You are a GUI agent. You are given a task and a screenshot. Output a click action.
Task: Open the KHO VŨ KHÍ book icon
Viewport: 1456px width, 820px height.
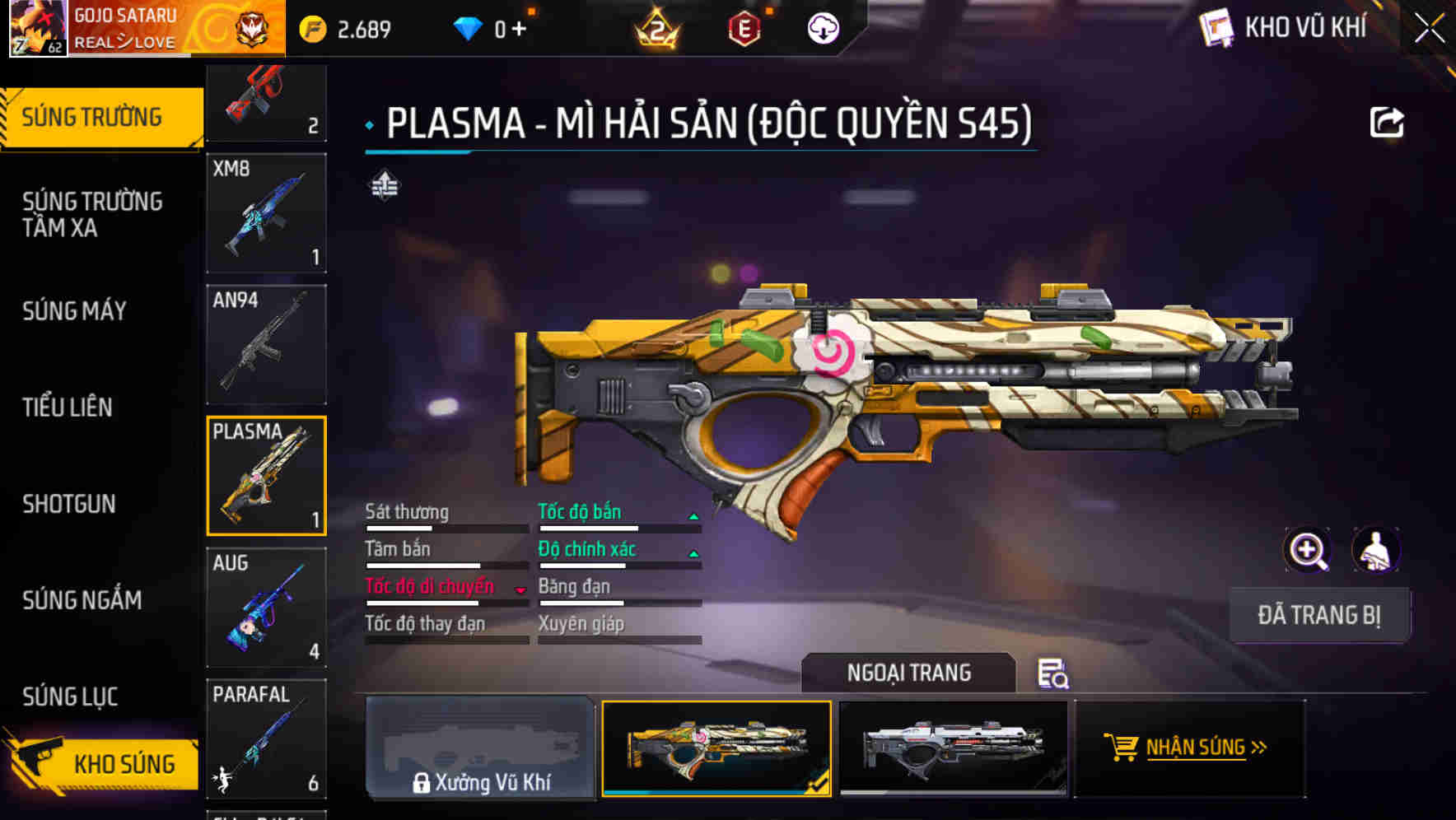pos(1216,27)
